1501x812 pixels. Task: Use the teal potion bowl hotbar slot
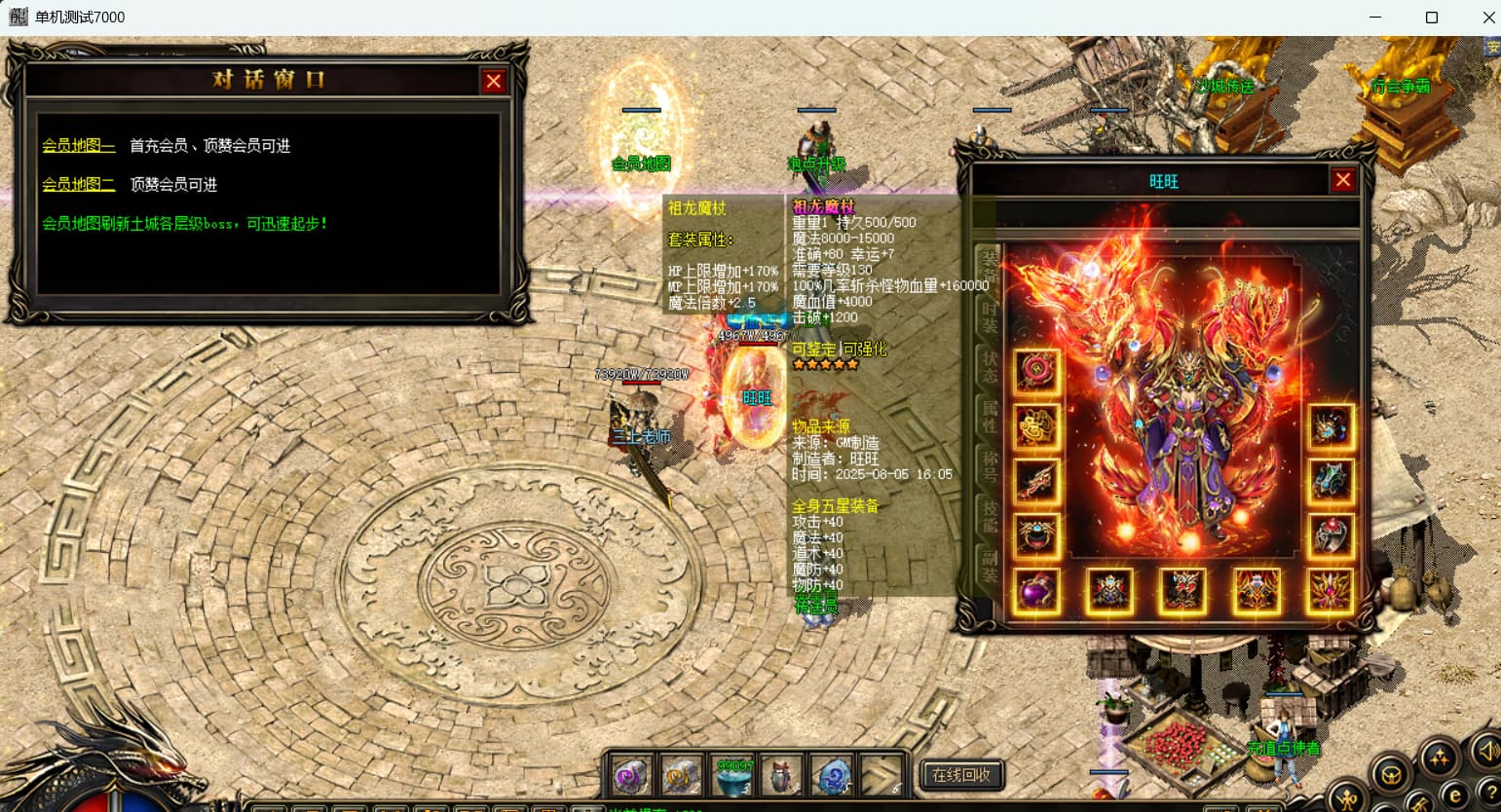tap(732, 776)
